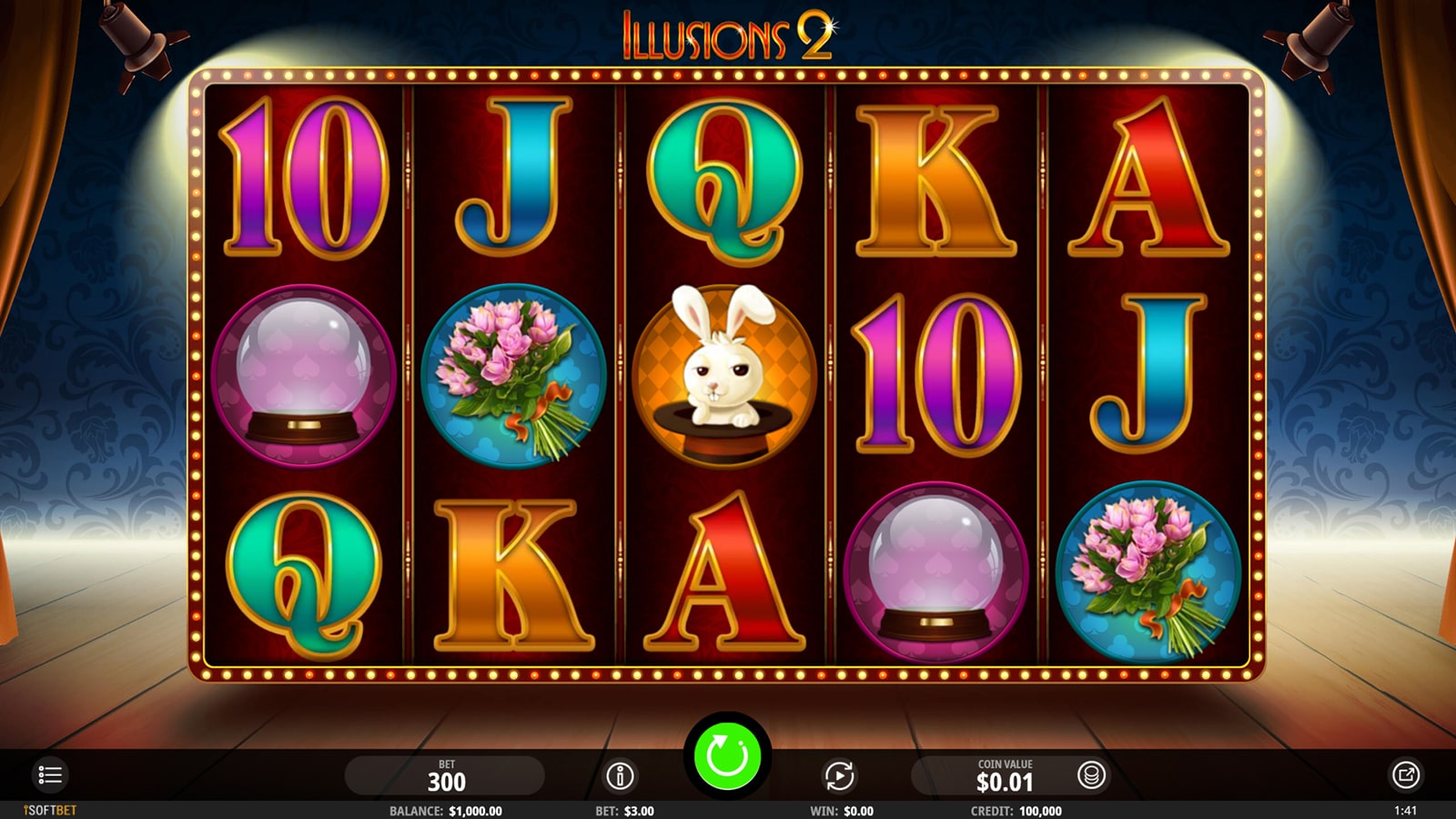
Task: Change the bet amount of 300
Action: click(x=446, y=776)
